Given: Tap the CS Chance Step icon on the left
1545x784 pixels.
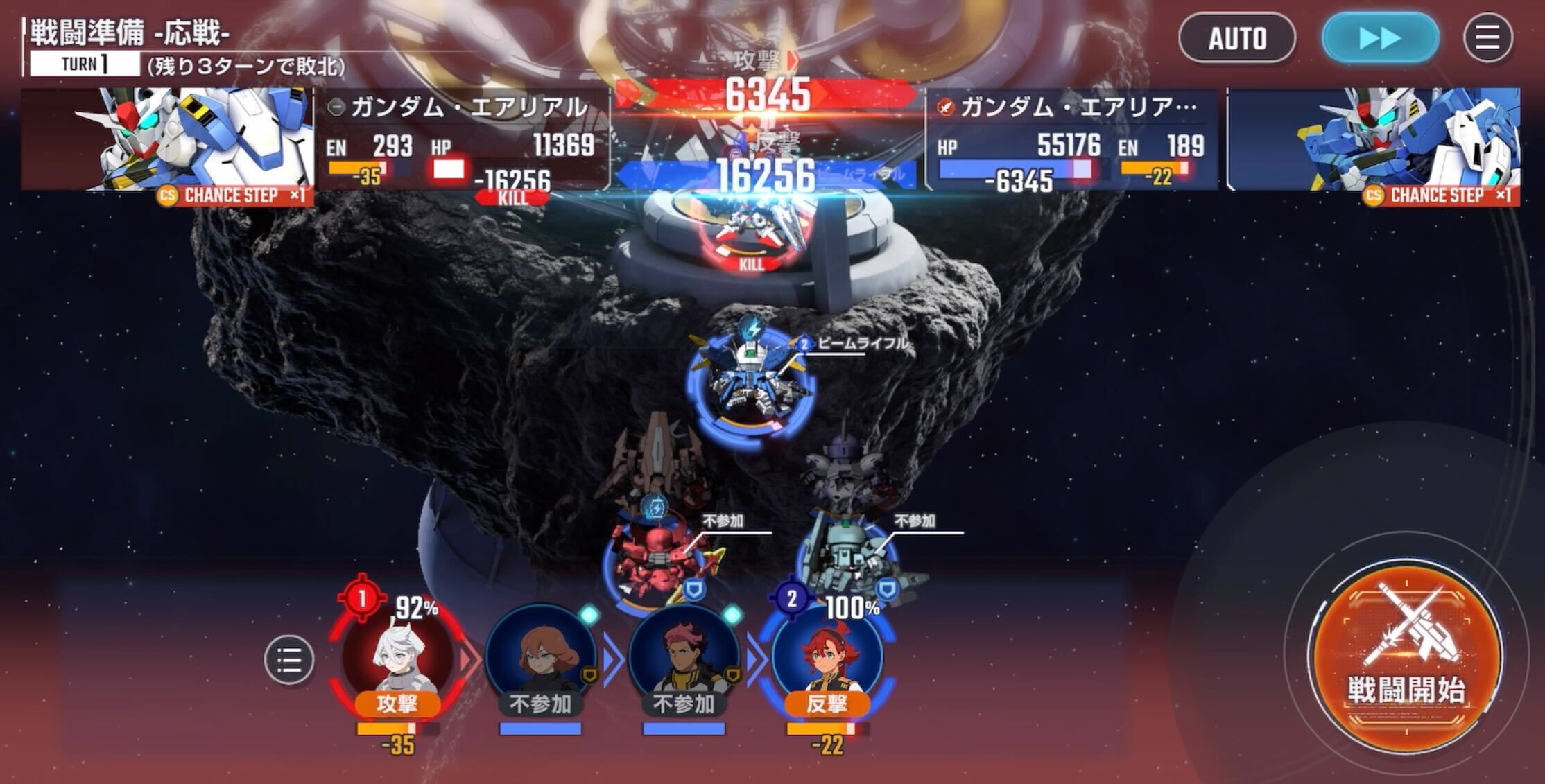Looking at the screenshot, I should [x=229, y=197].
